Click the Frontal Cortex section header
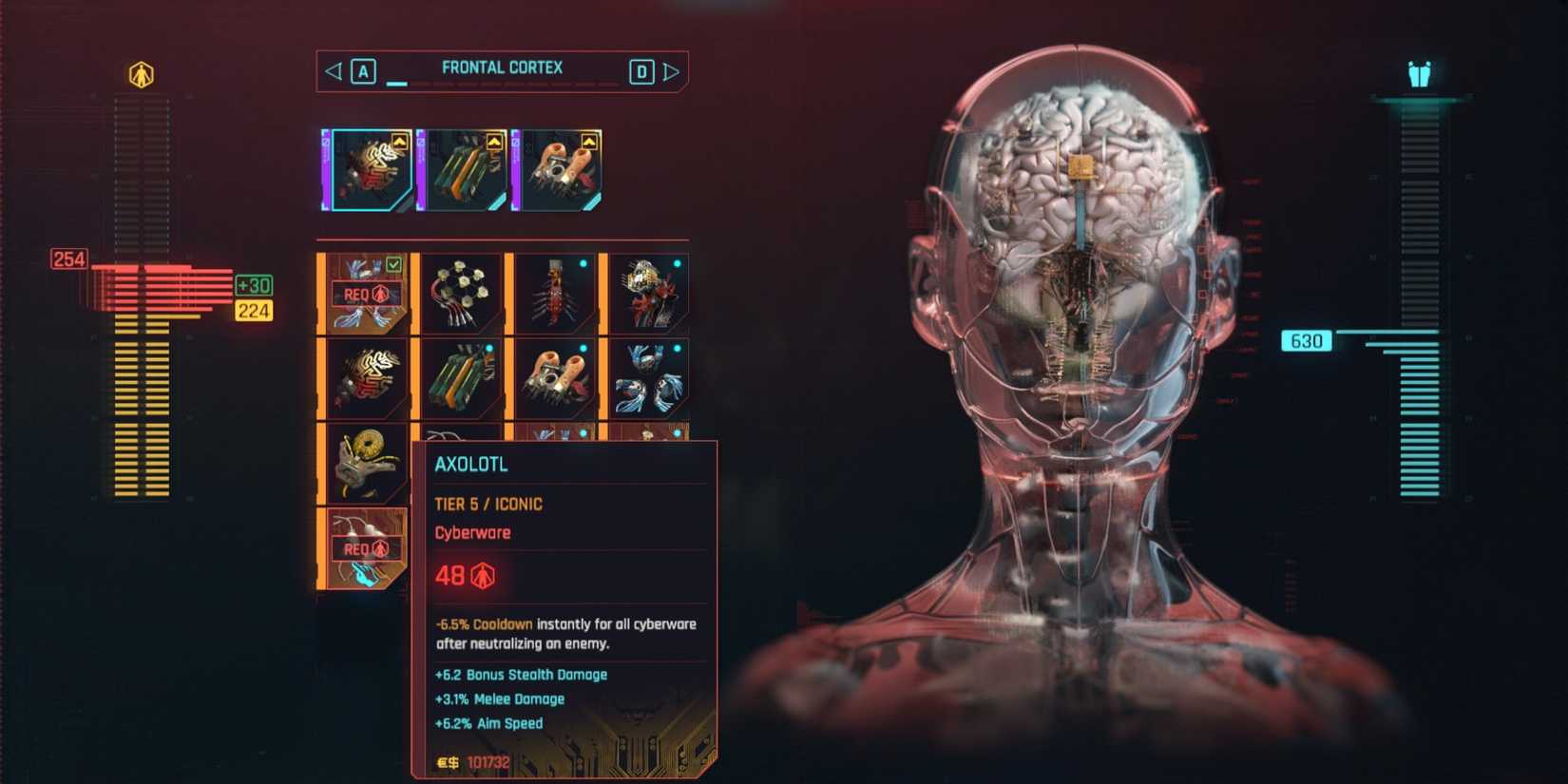Image resolution: width=1568 pixels, height=784 pixels. coord(501,67)
